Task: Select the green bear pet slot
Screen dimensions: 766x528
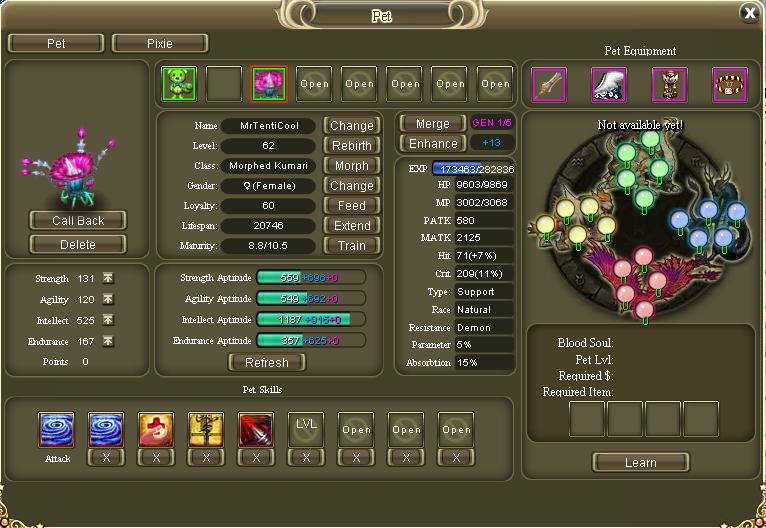Action: pos(178,84)
